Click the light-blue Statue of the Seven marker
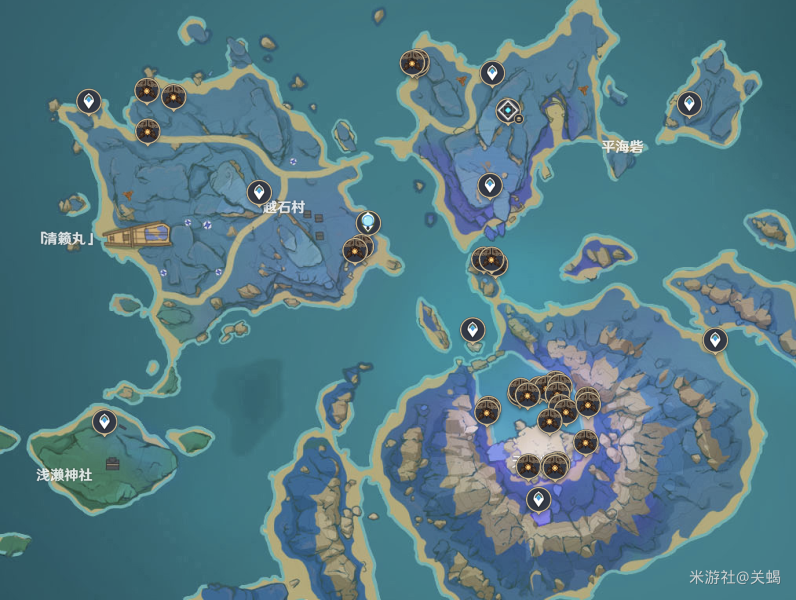796x600 pixels. pyautogui.click(x=369, y=221)
